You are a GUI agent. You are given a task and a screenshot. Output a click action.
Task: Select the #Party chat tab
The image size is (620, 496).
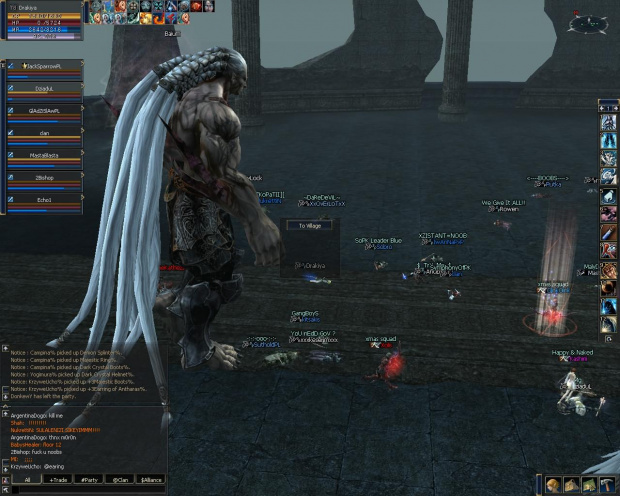[x=90, y=480]
